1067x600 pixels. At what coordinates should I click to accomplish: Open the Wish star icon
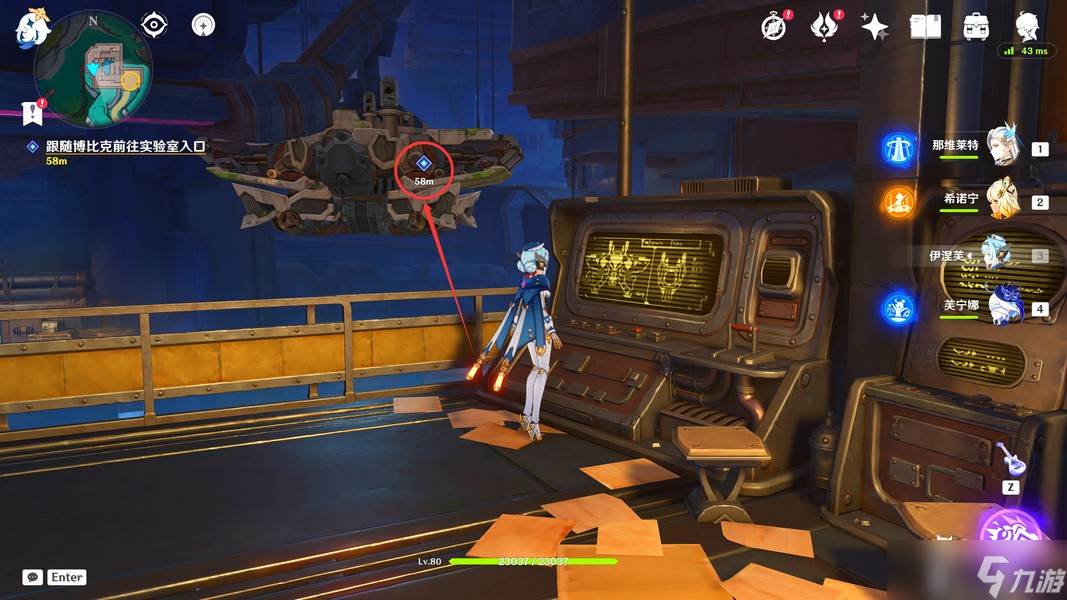874,27
